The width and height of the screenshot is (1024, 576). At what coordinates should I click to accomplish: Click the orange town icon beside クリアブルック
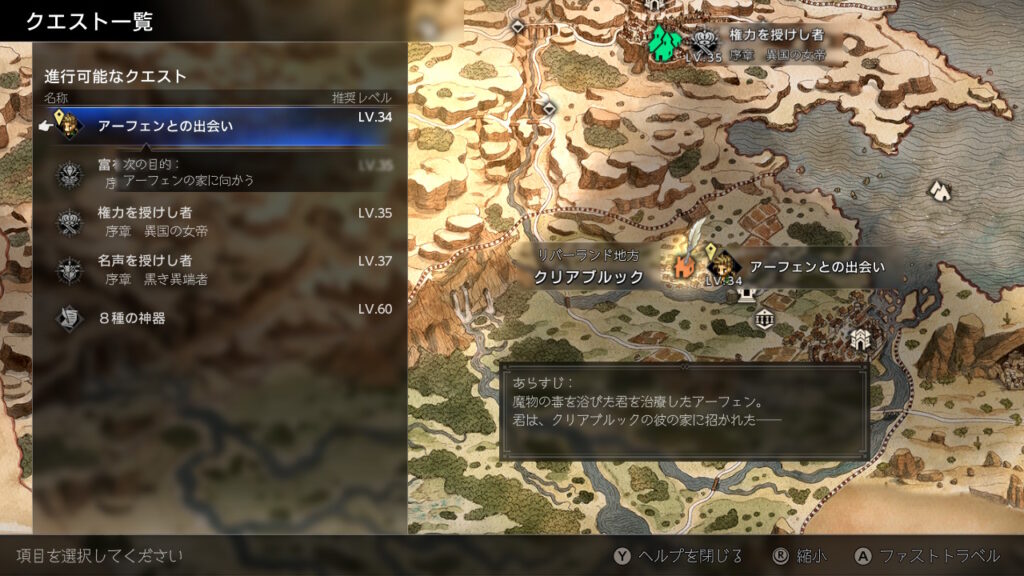point(685,268)
